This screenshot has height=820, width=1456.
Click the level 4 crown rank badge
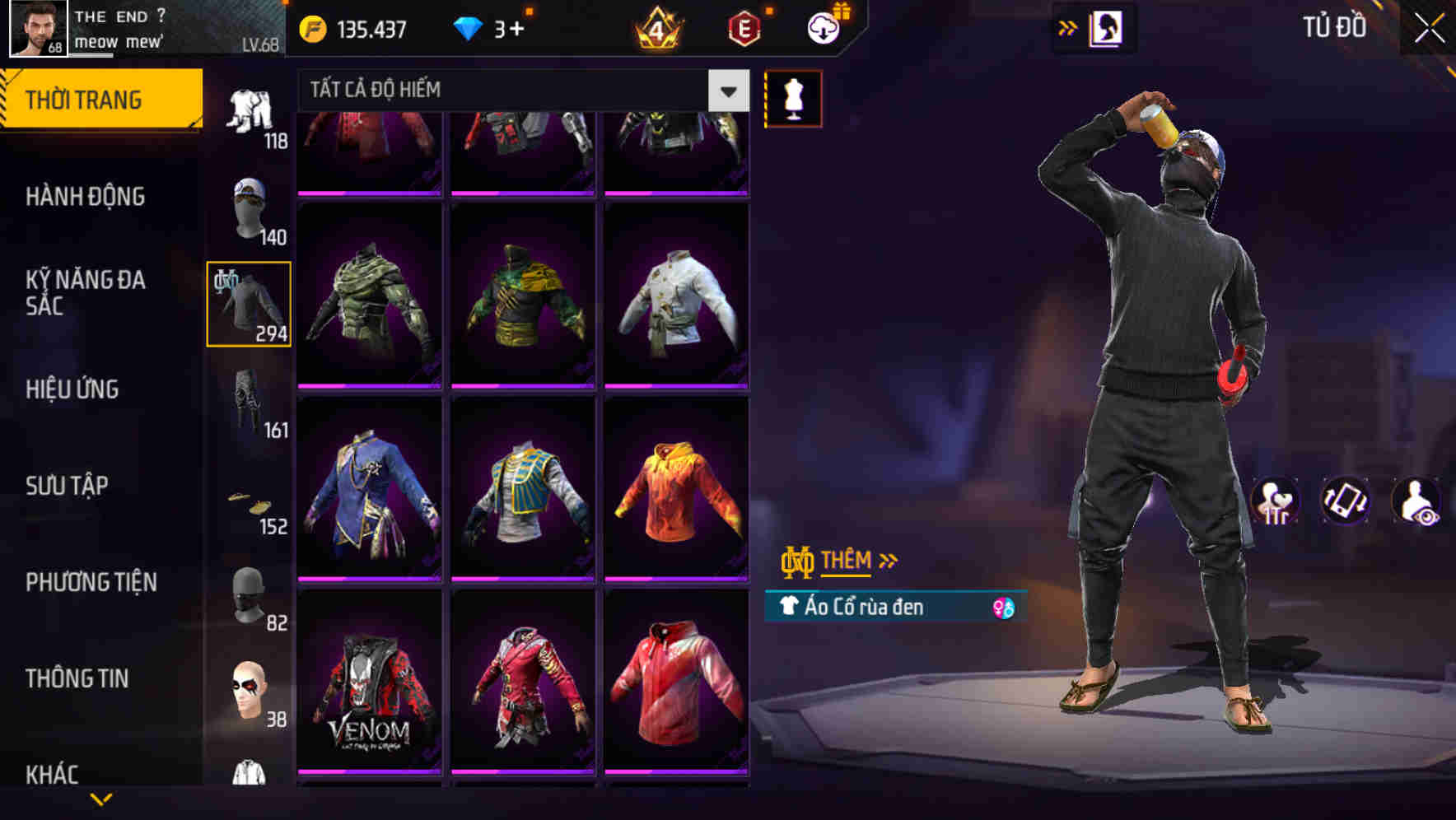click(x=659, y=27)
